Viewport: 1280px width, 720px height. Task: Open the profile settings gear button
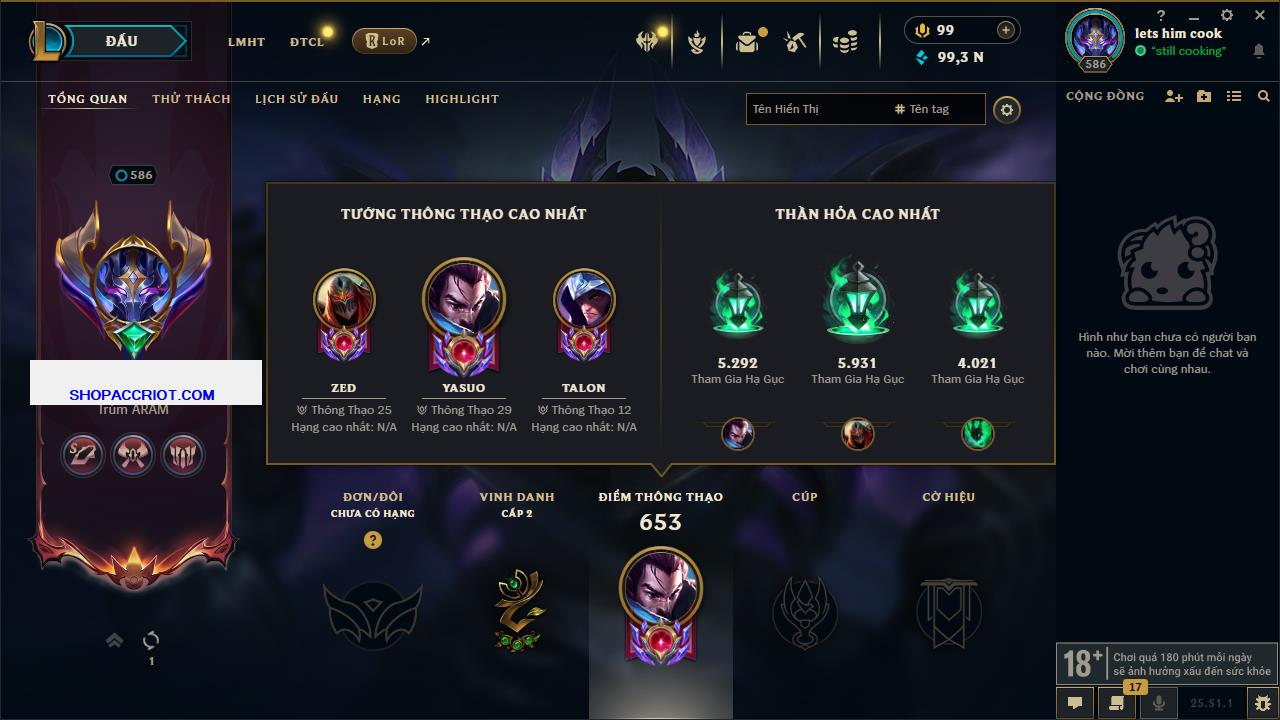click(1007, 109)
